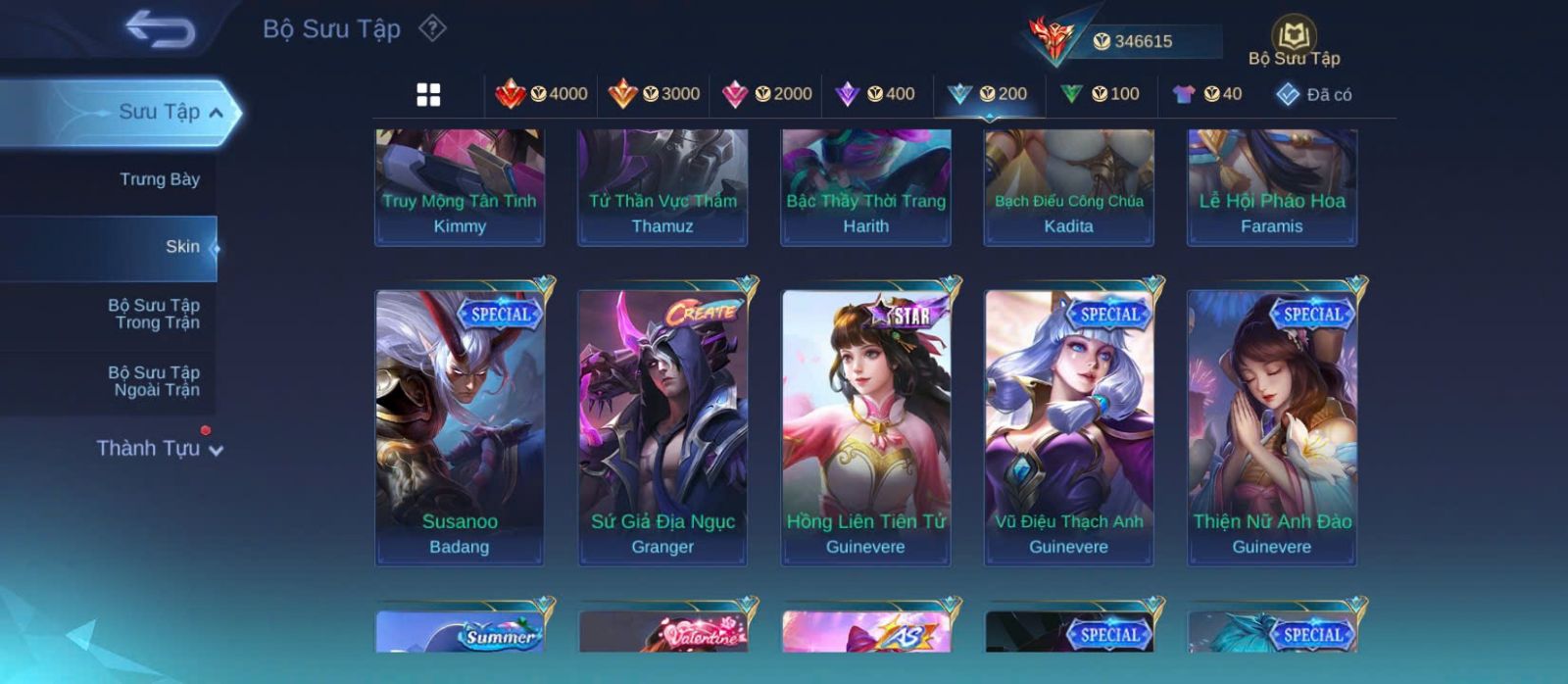This screenshot has height=684, width=1568.
Task: Open Bộ Sưu Tập Ngoài Trận
Action: (x=154, y=381)
